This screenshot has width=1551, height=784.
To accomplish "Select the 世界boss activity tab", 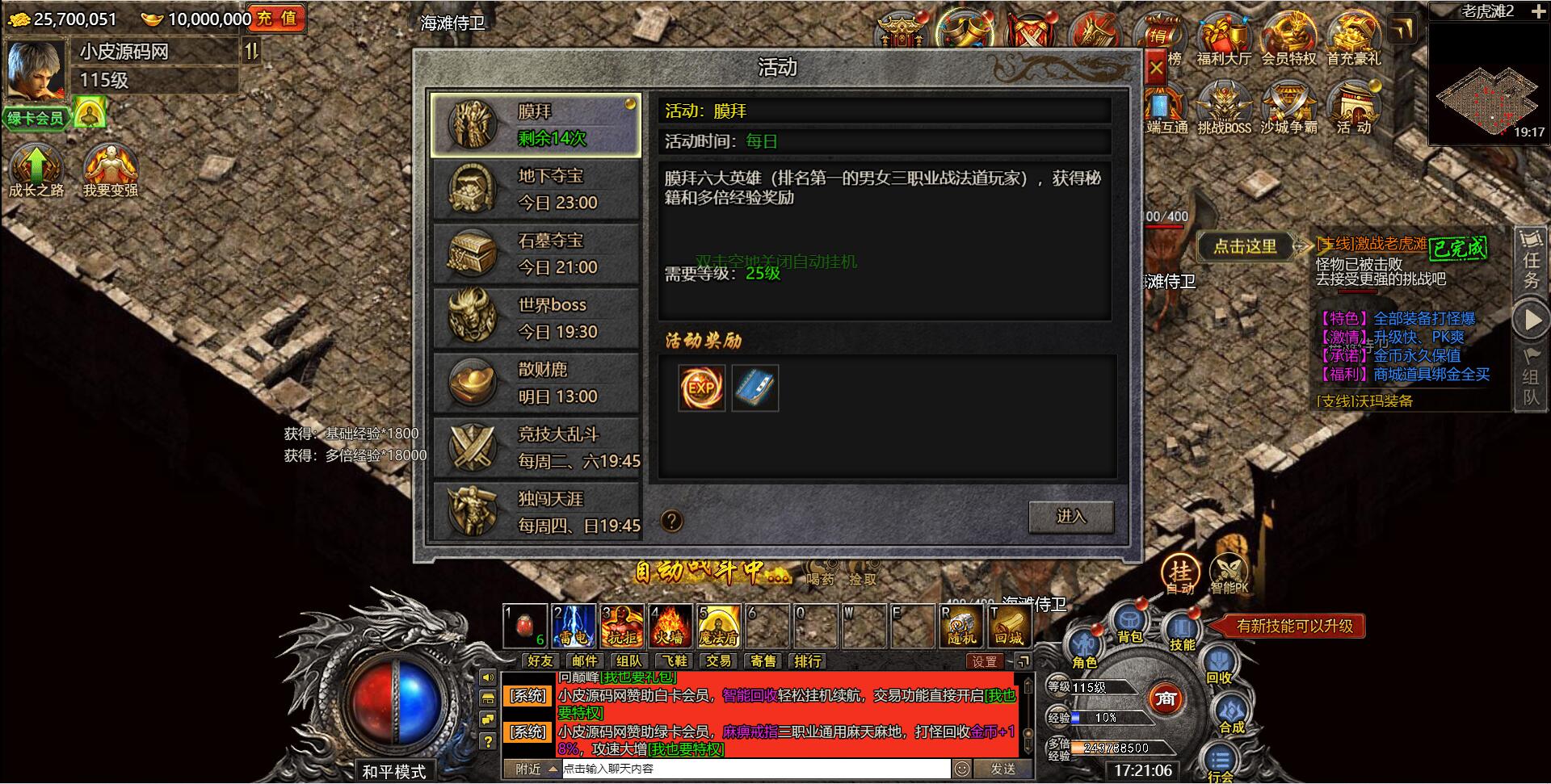I will 536,317.
